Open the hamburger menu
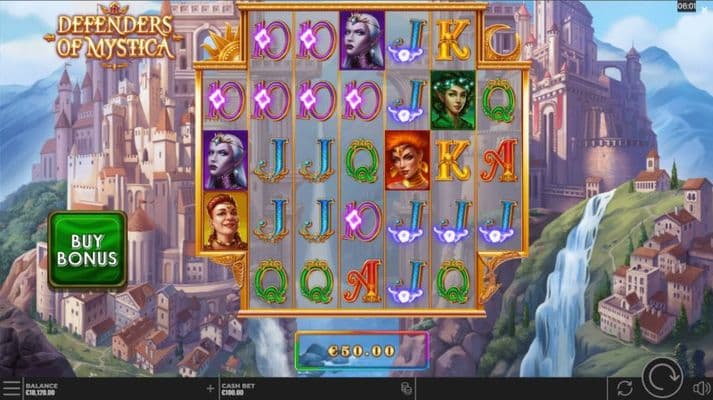The image size is (713, 400). 10,388
